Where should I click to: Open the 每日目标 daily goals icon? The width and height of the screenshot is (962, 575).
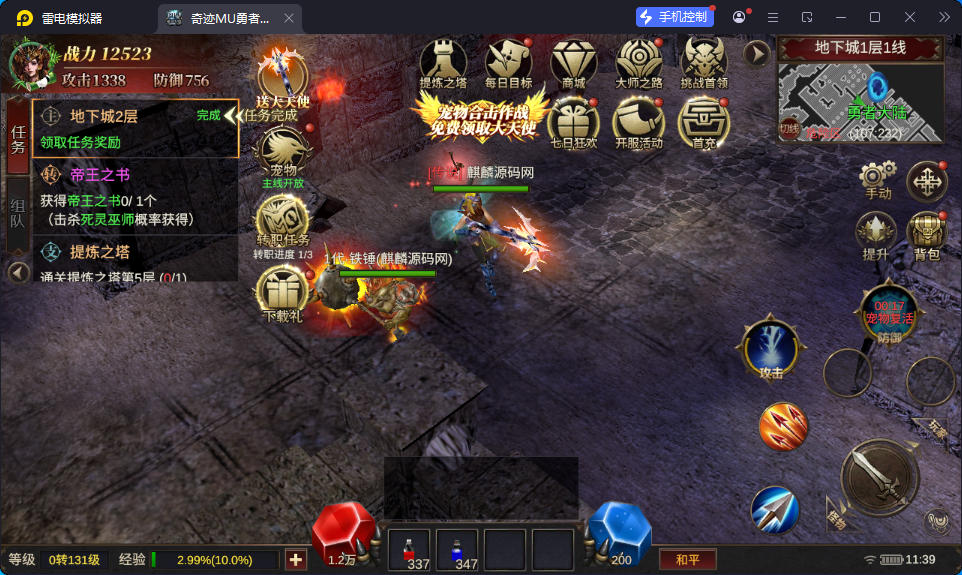[508, 60]
